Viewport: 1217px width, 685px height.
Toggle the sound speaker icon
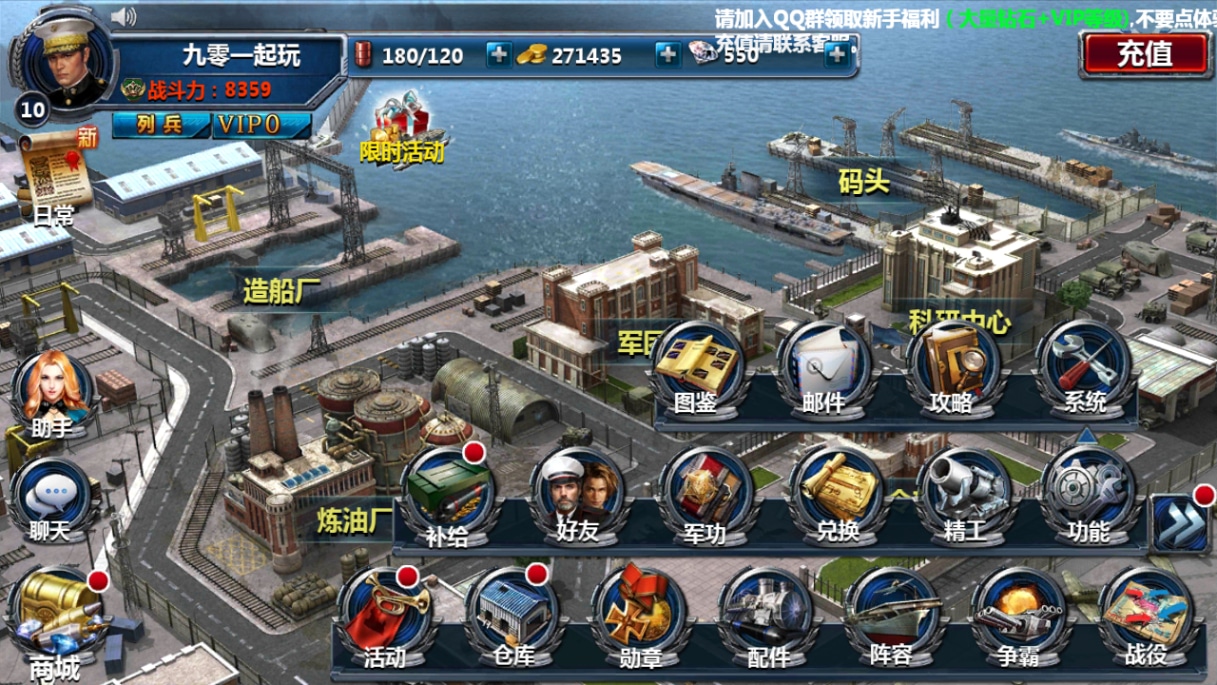click(x=124, y=16)
